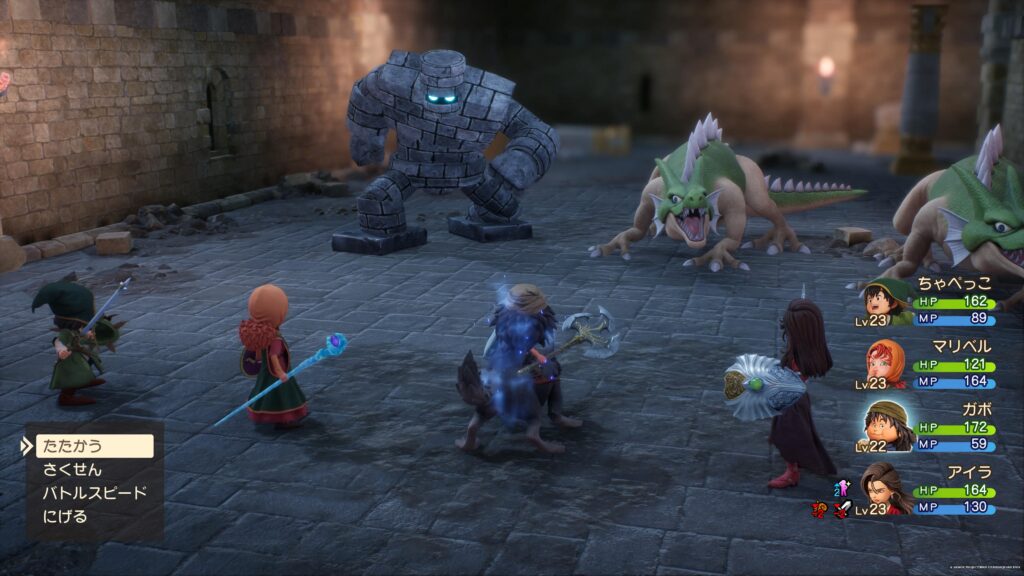Select party member アイラ's status panel
The width and height of the screenshot is (1024, 576).
[928, 489]
